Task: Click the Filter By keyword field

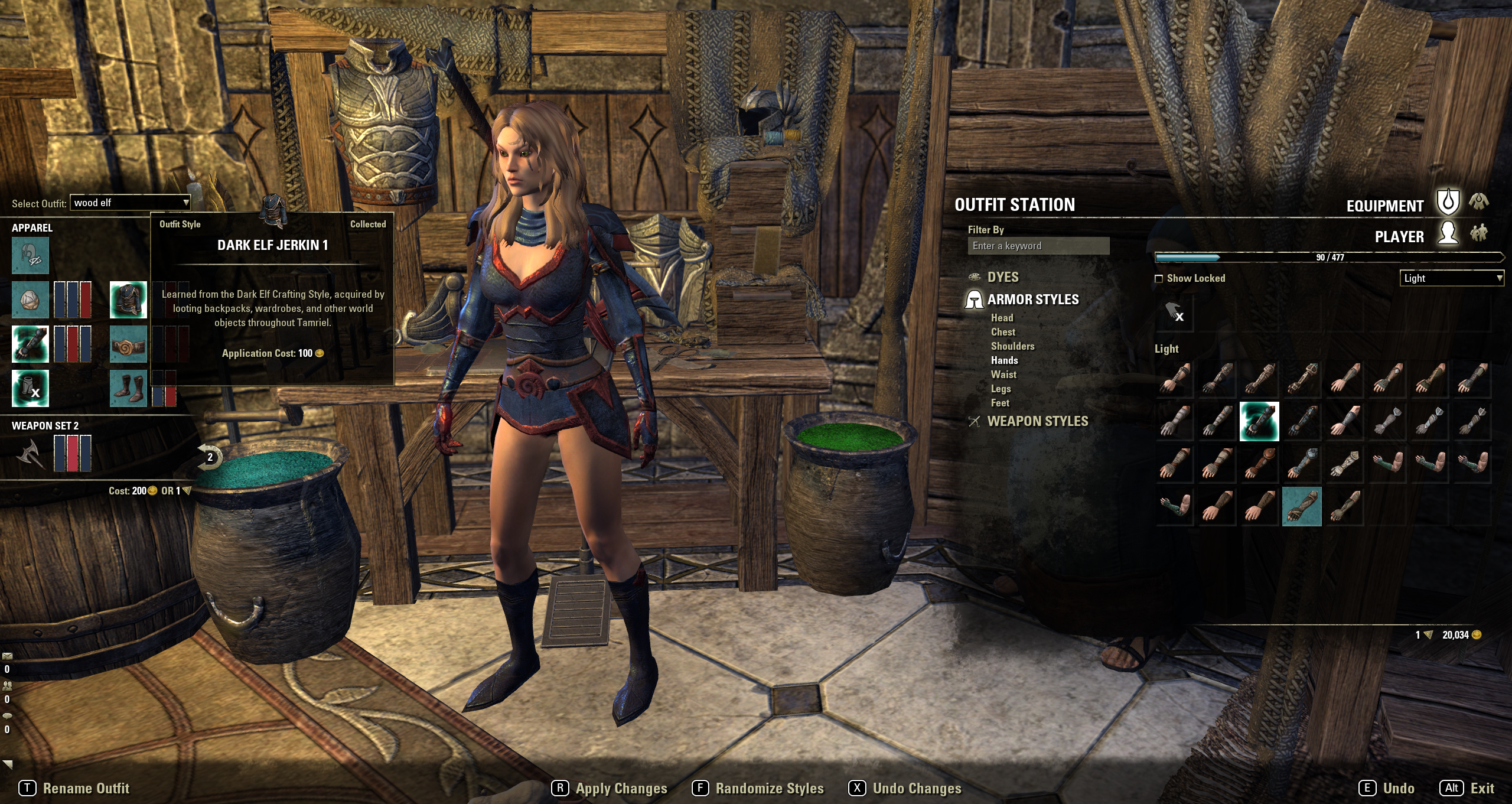Action: [x=1038, y=246]
